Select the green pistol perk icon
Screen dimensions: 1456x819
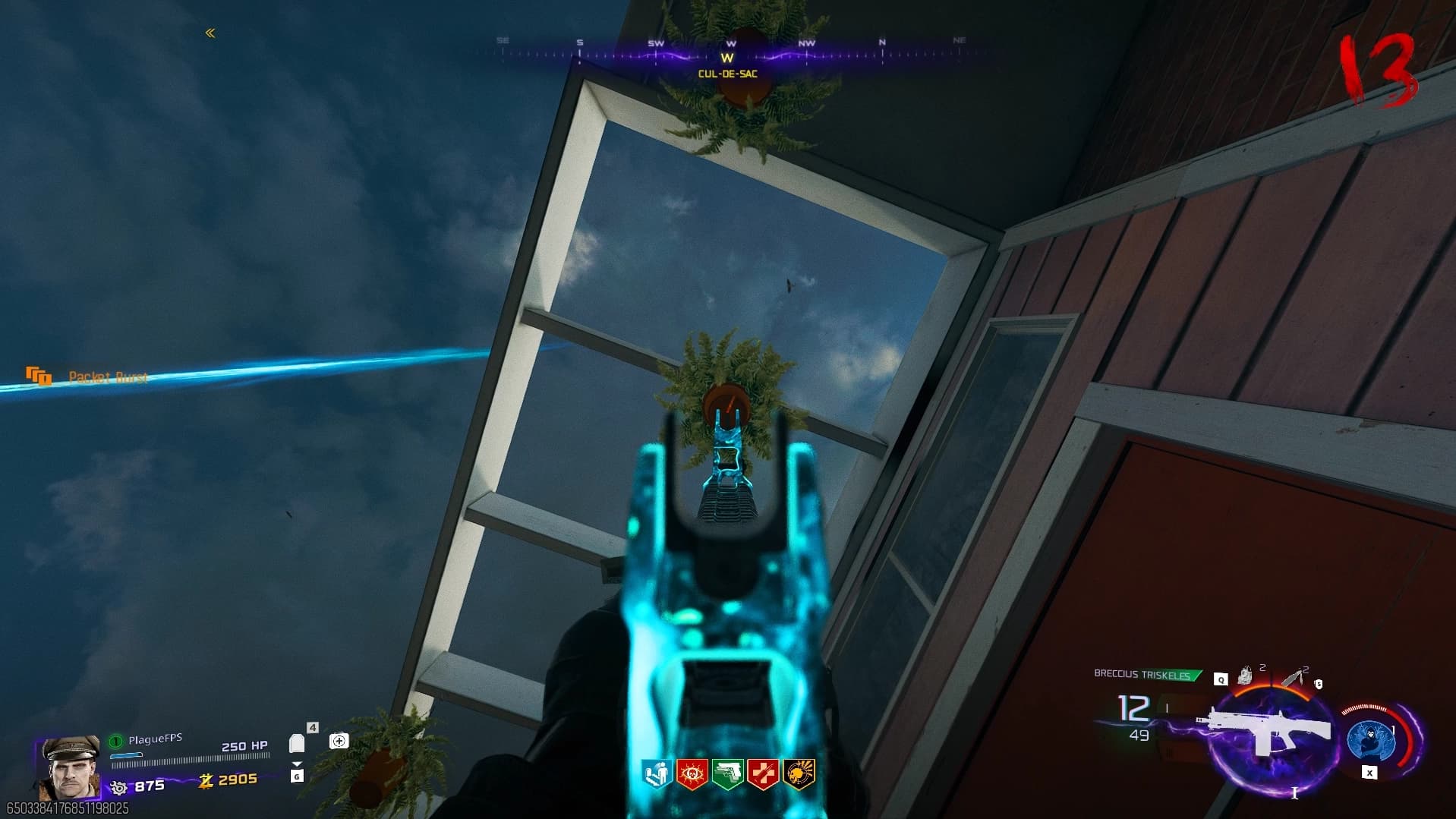tap(727, 775)
